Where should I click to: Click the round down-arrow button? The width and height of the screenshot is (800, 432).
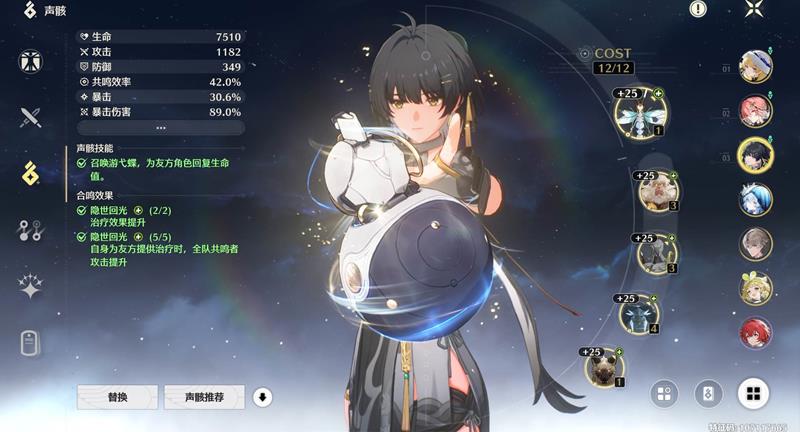click(x=263, y=397)
